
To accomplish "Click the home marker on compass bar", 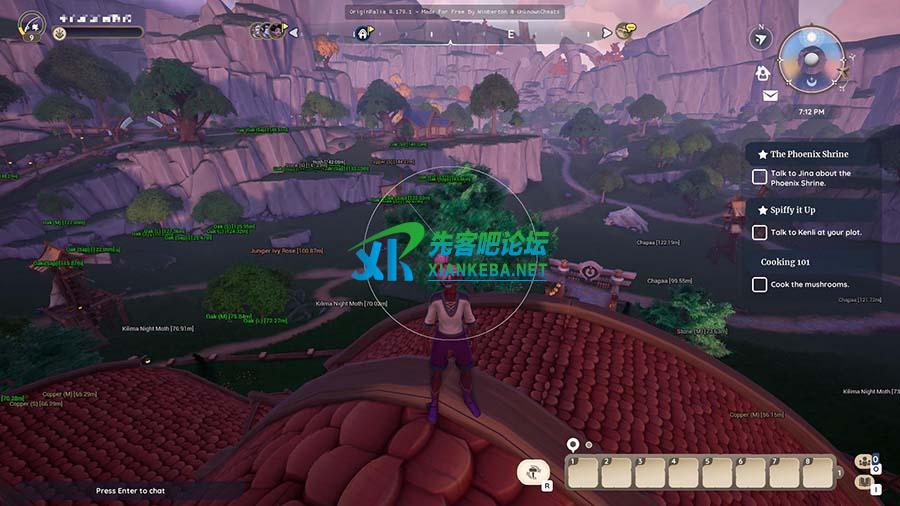I will 362,33.
